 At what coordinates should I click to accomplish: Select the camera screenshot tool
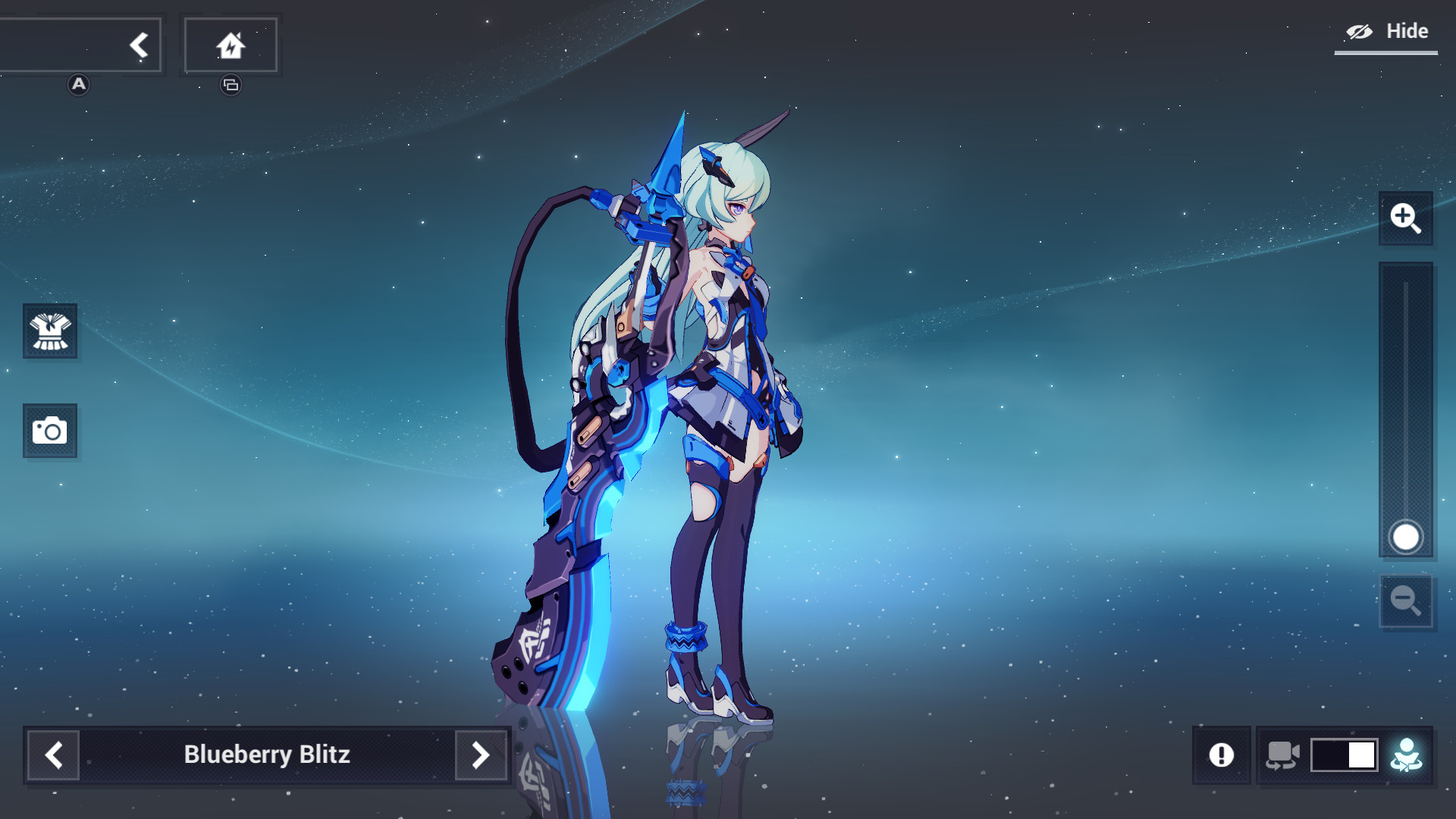pyautogui.click(x=50, y=430)
